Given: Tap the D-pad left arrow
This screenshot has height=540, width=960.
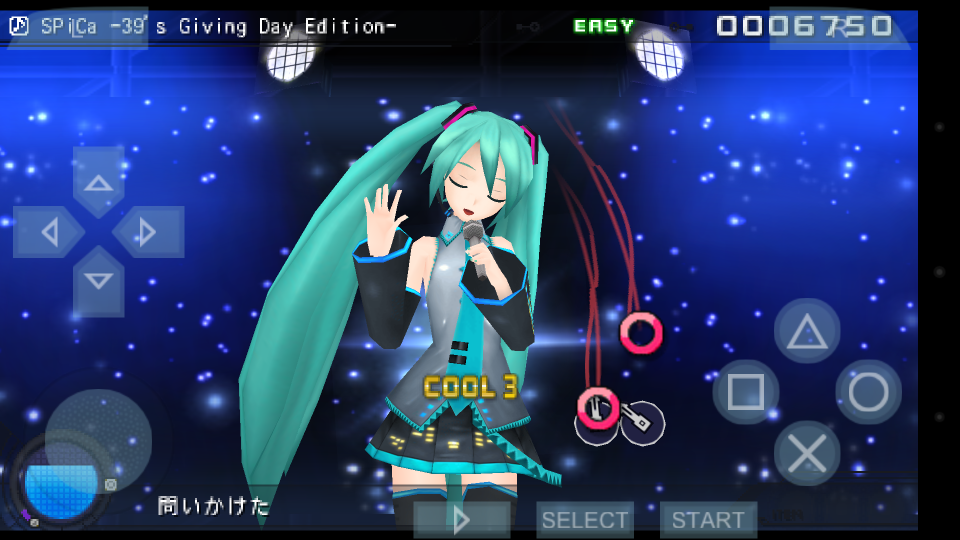Looking at the screenshot, I should pyautogui.click(x=49, y=232).
